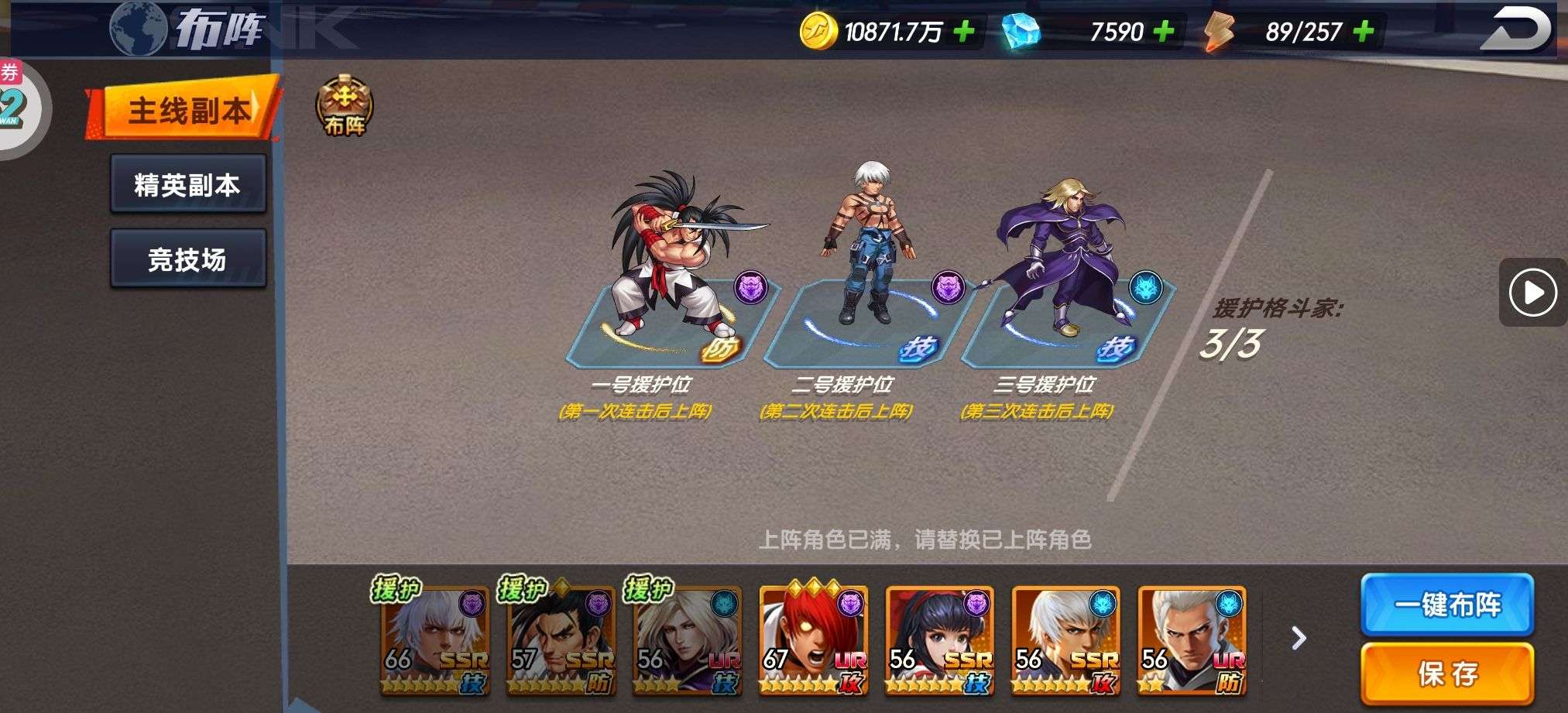The width and height of the screenshot is (1568, 713).
Task: Auto-arrange lineup with 一键布阵
Action: [1446, 604]
